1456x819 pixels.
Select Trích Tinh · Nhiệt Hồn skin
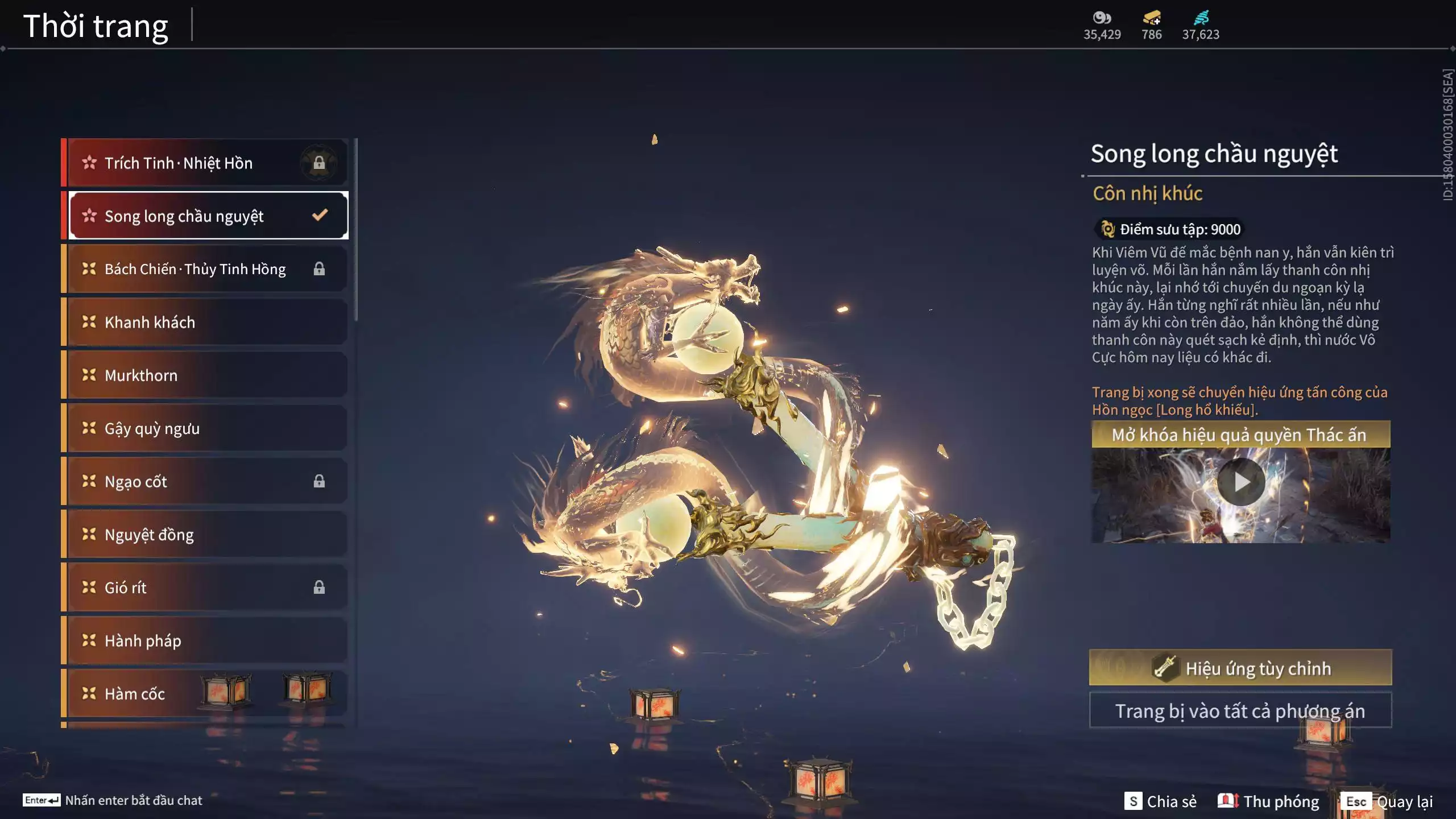point(205,163)
